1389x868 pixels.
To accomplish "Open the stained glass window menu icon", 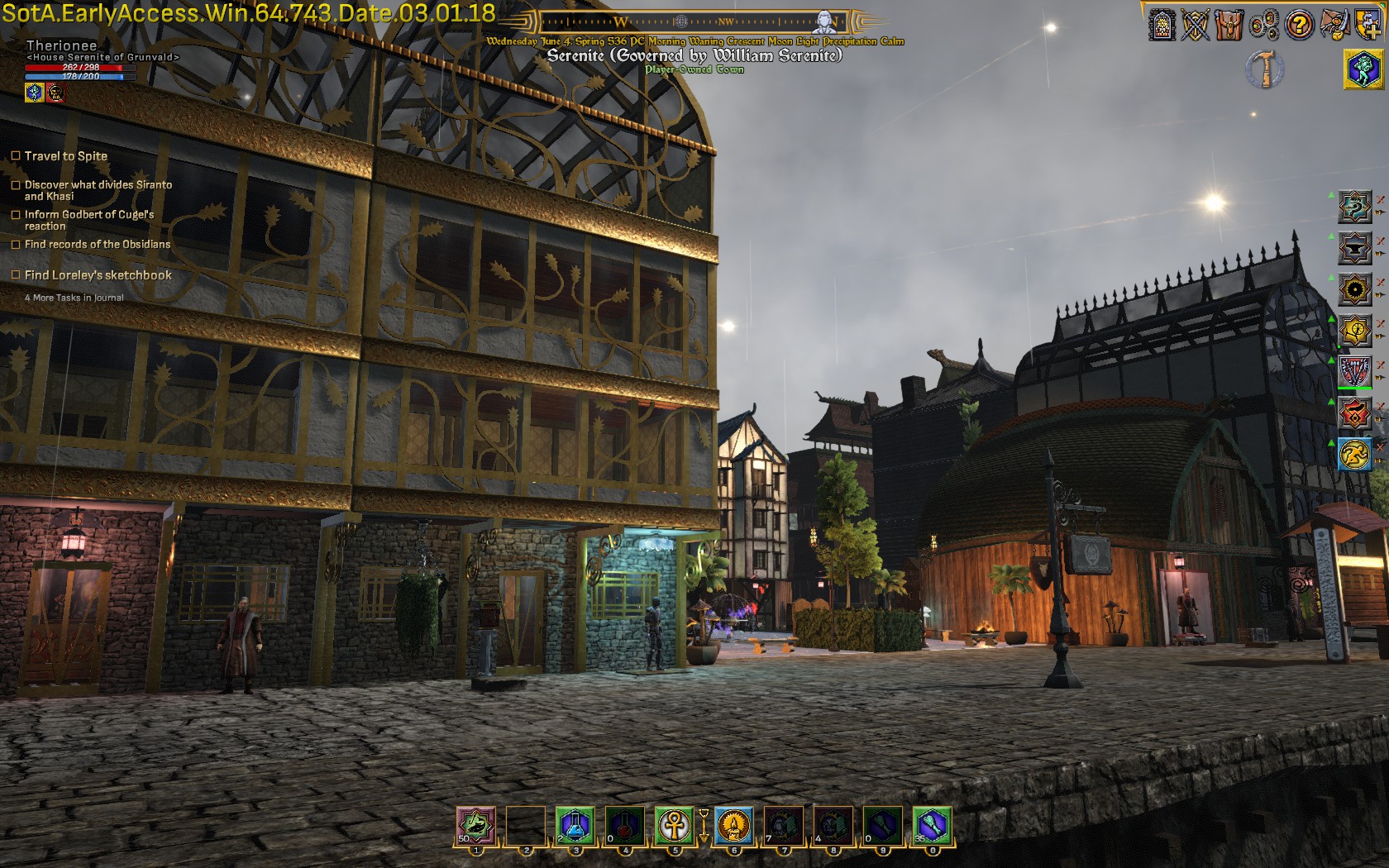I will pyautogui.click(x=1162, y=26).
